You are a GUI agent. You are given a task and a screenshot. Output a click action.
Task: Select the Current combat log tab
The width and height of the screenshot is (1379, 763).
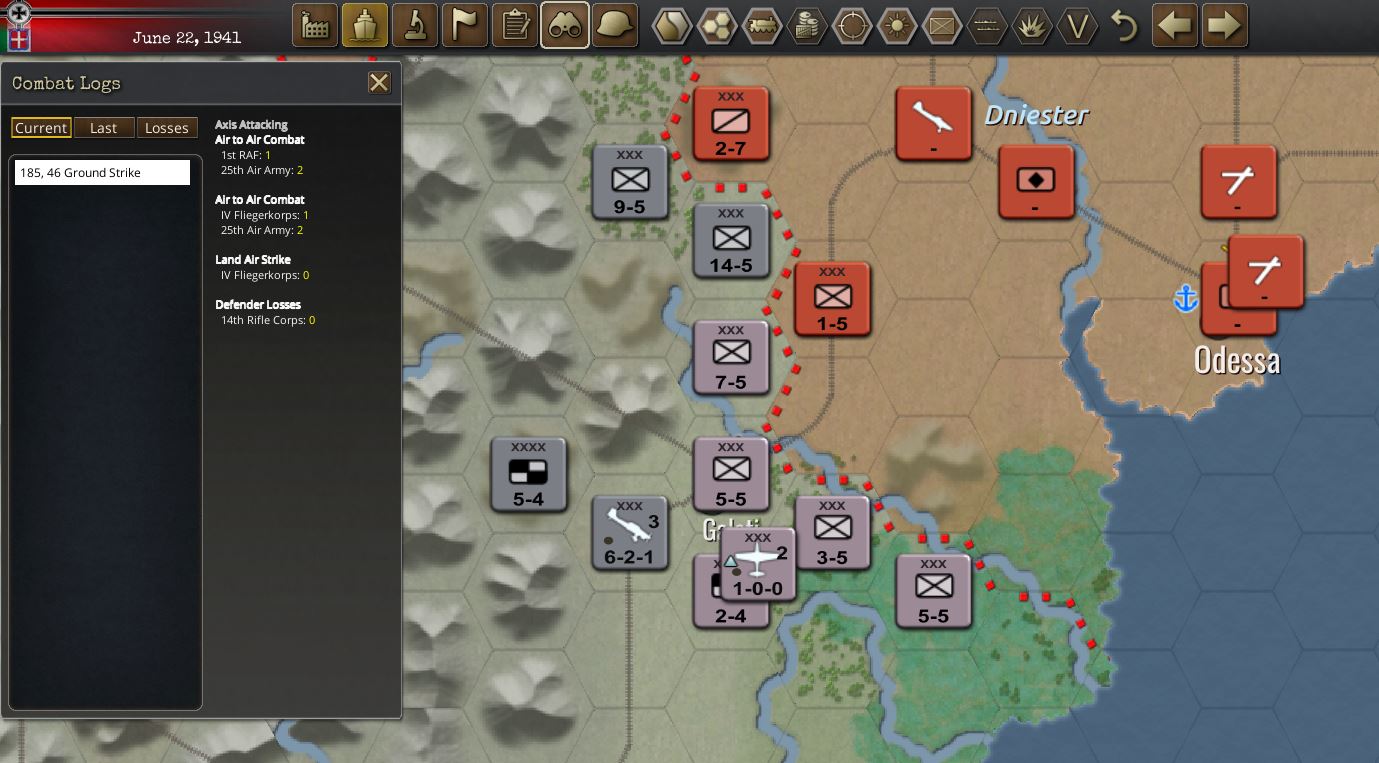[41, 127]
